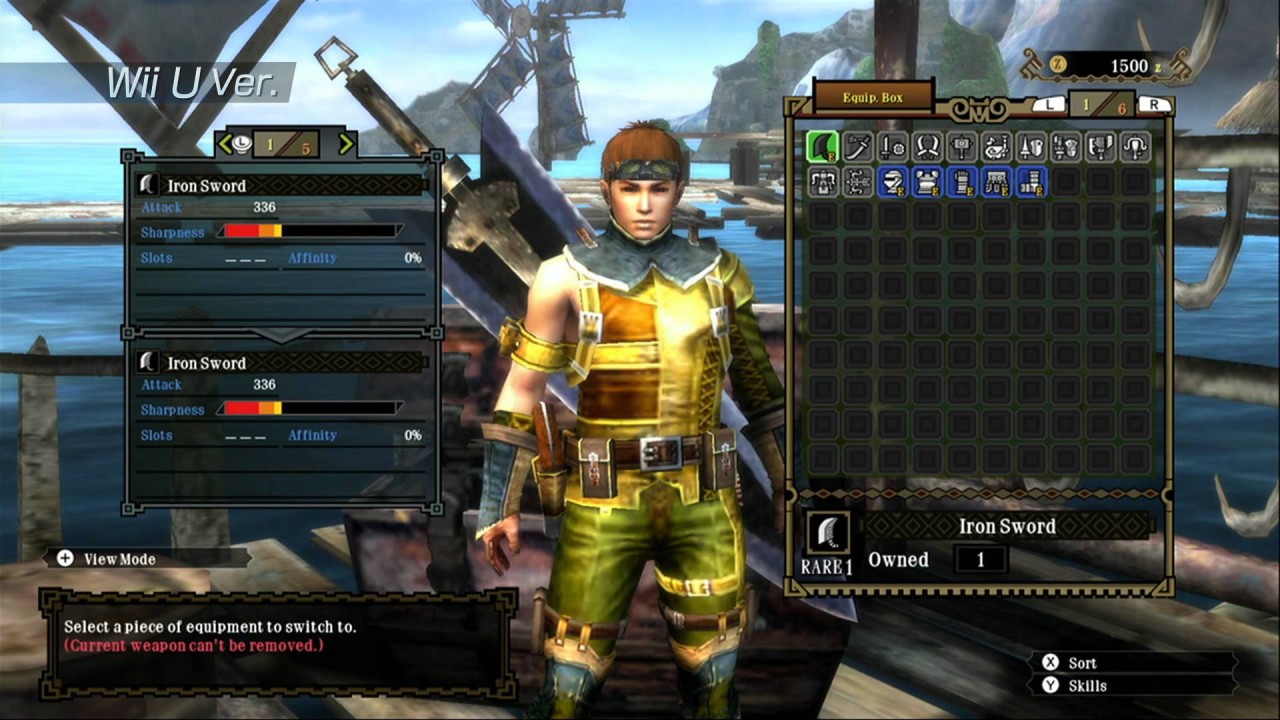Choose the switch axe slot
The image size is (1280, 720).
[1101, 147]
